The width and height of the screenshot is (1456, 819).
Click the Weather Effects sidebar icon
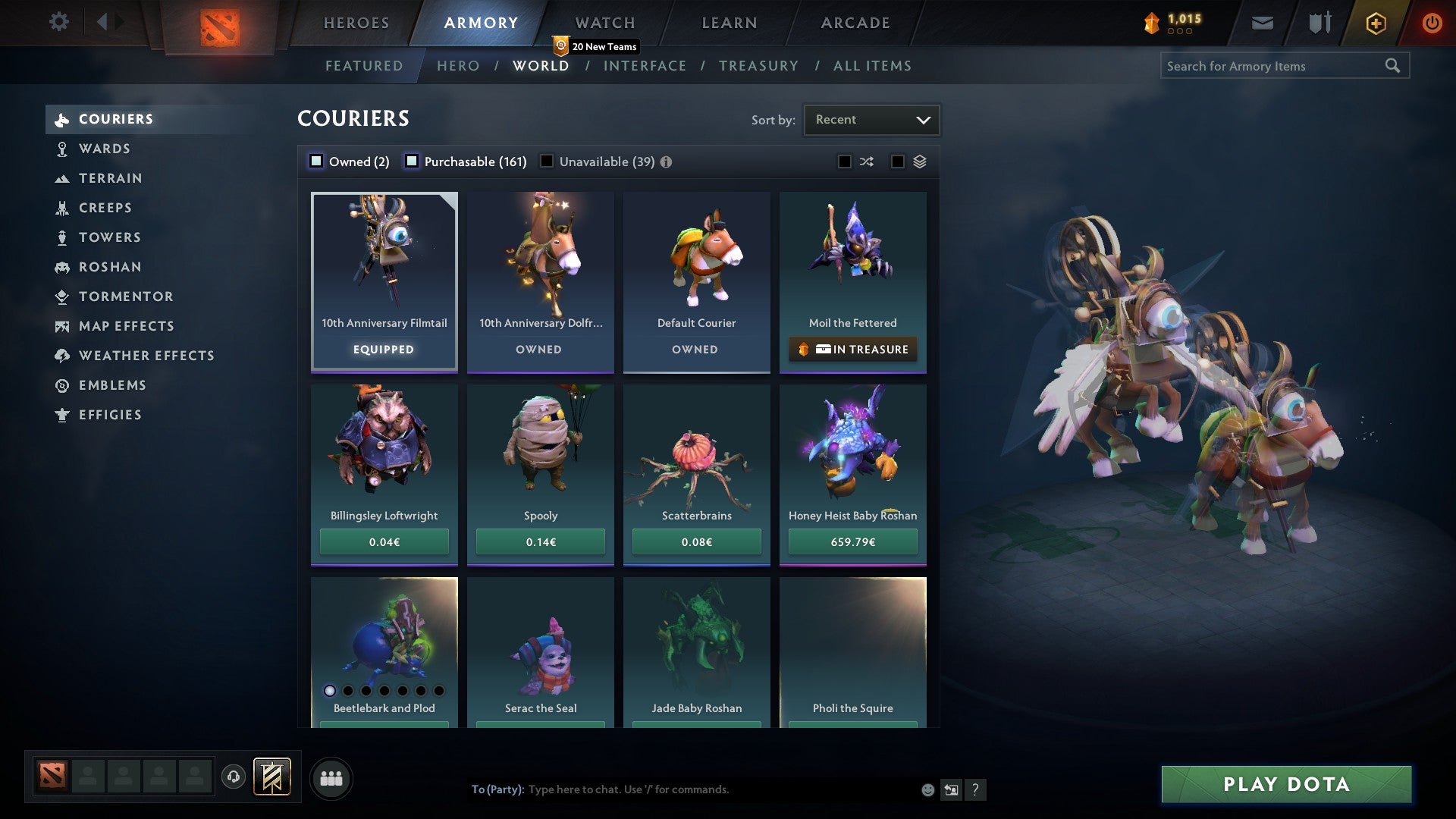click(61, 356)
